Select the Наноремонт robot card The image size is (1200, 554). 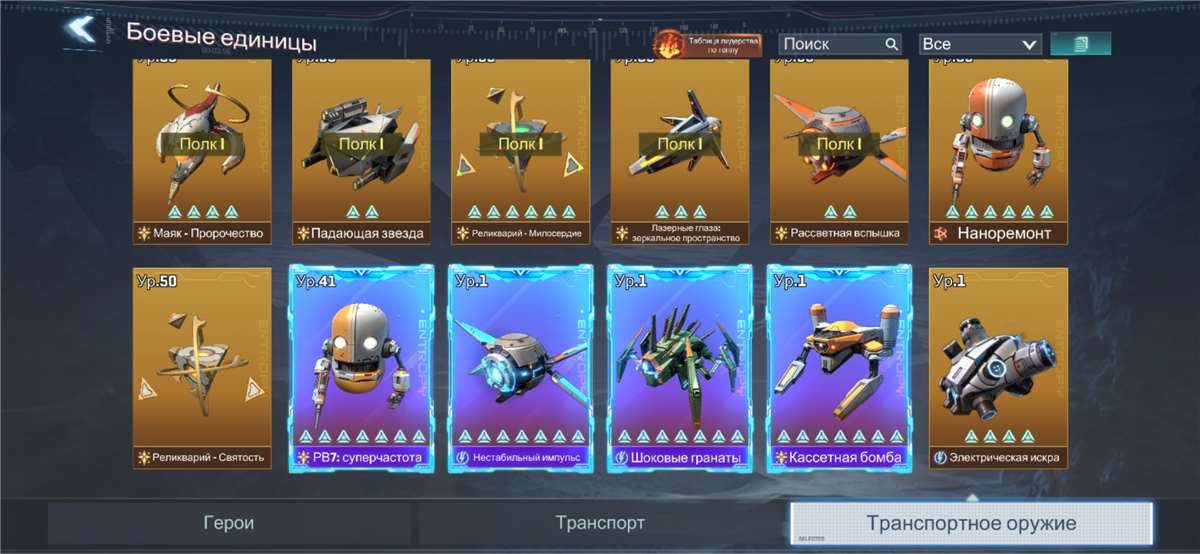pos(998,150)
